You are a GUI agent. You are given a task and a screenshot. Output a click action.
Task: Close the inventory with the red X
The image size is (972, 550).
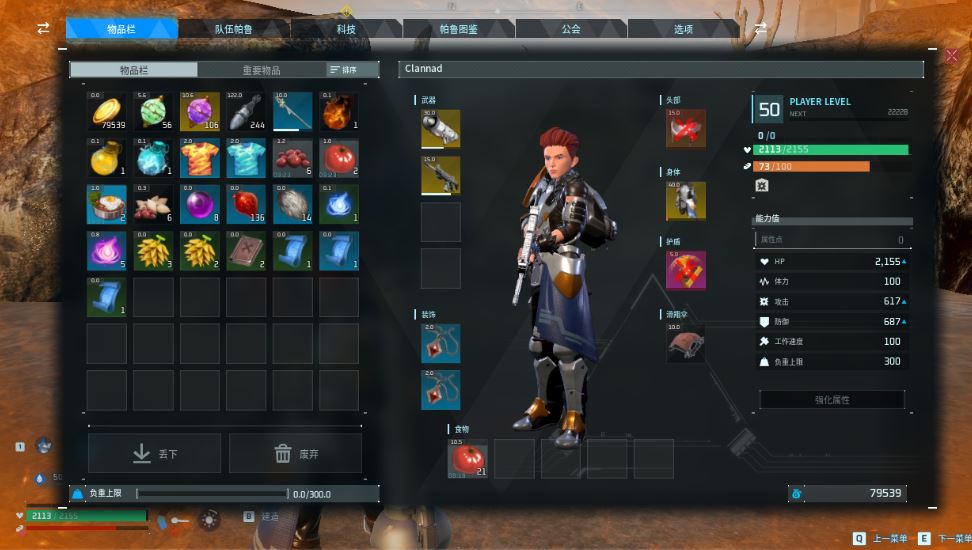pos(951,56)
